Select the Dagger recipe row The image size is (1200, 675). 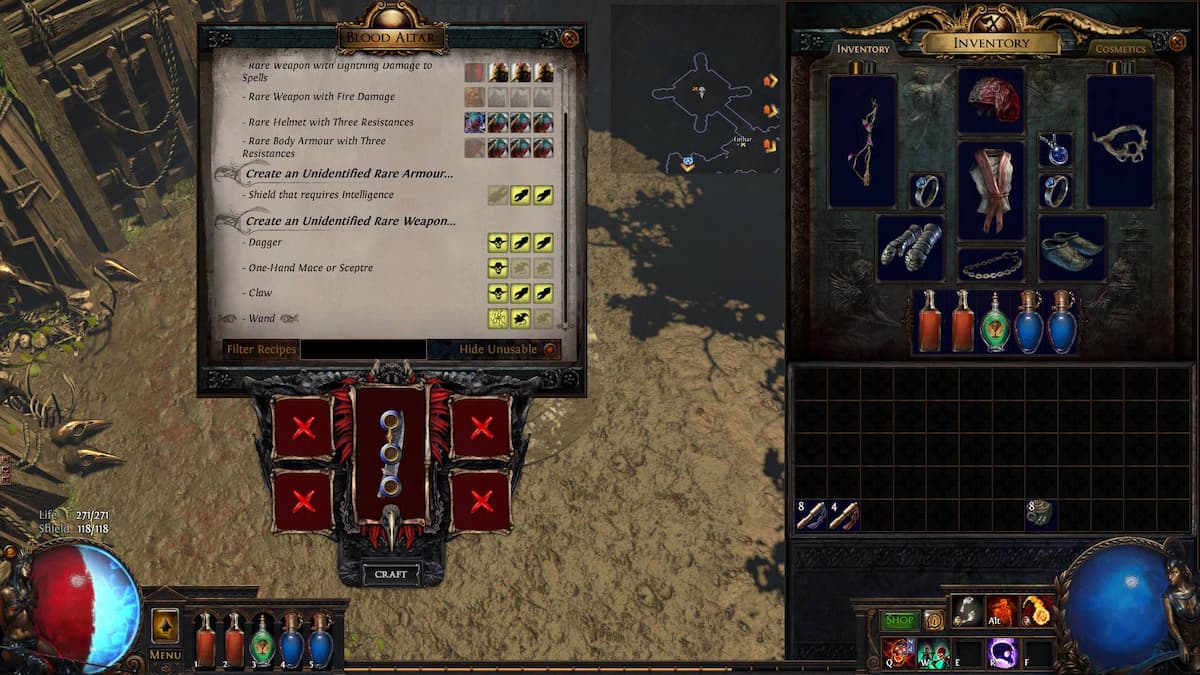click(x=265, y=243)
